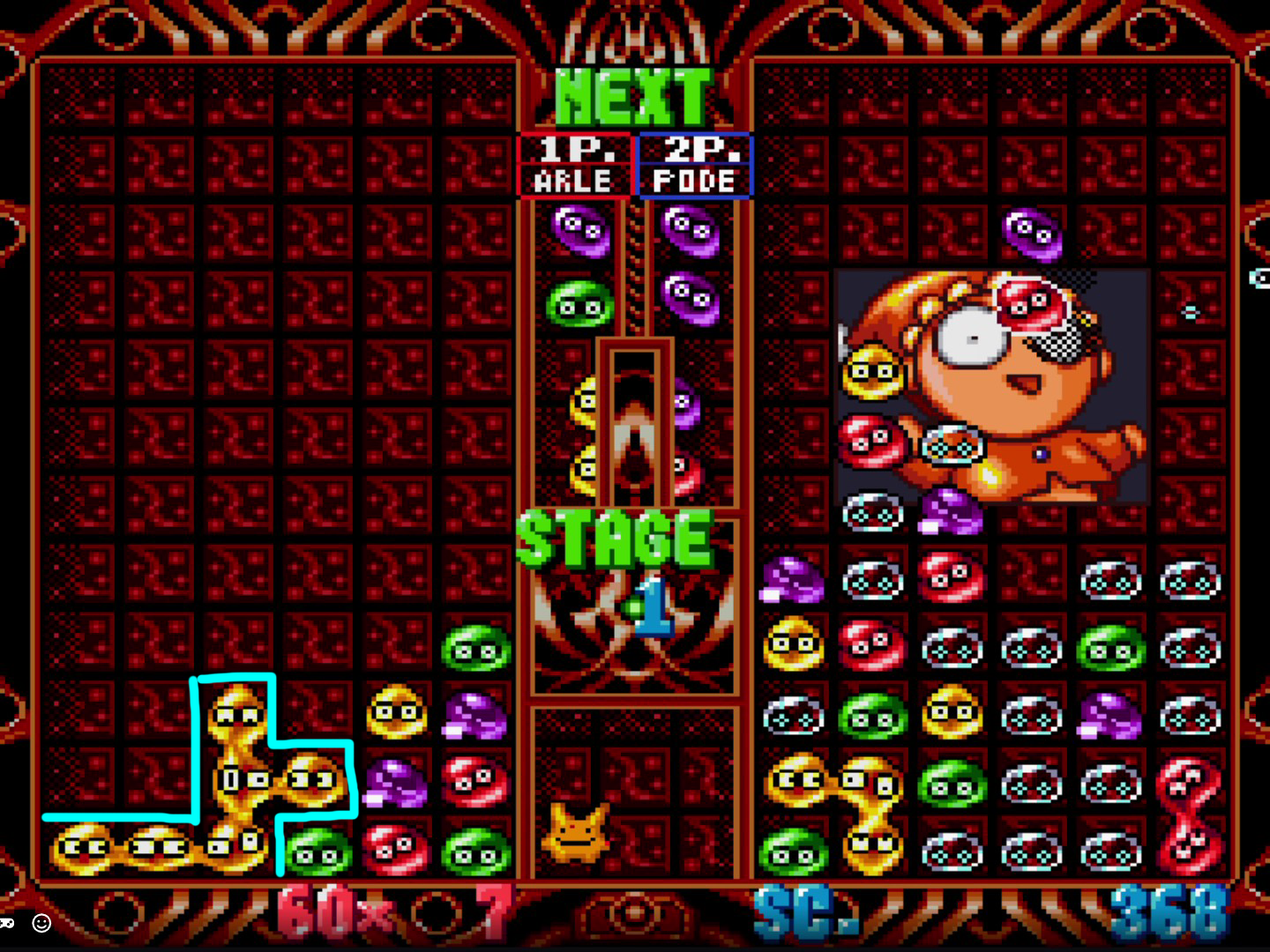The height and width of the screenshot is (952, 1270).
Task: Click the green puyo on Arle's bottom row
Action: (319, 852)
